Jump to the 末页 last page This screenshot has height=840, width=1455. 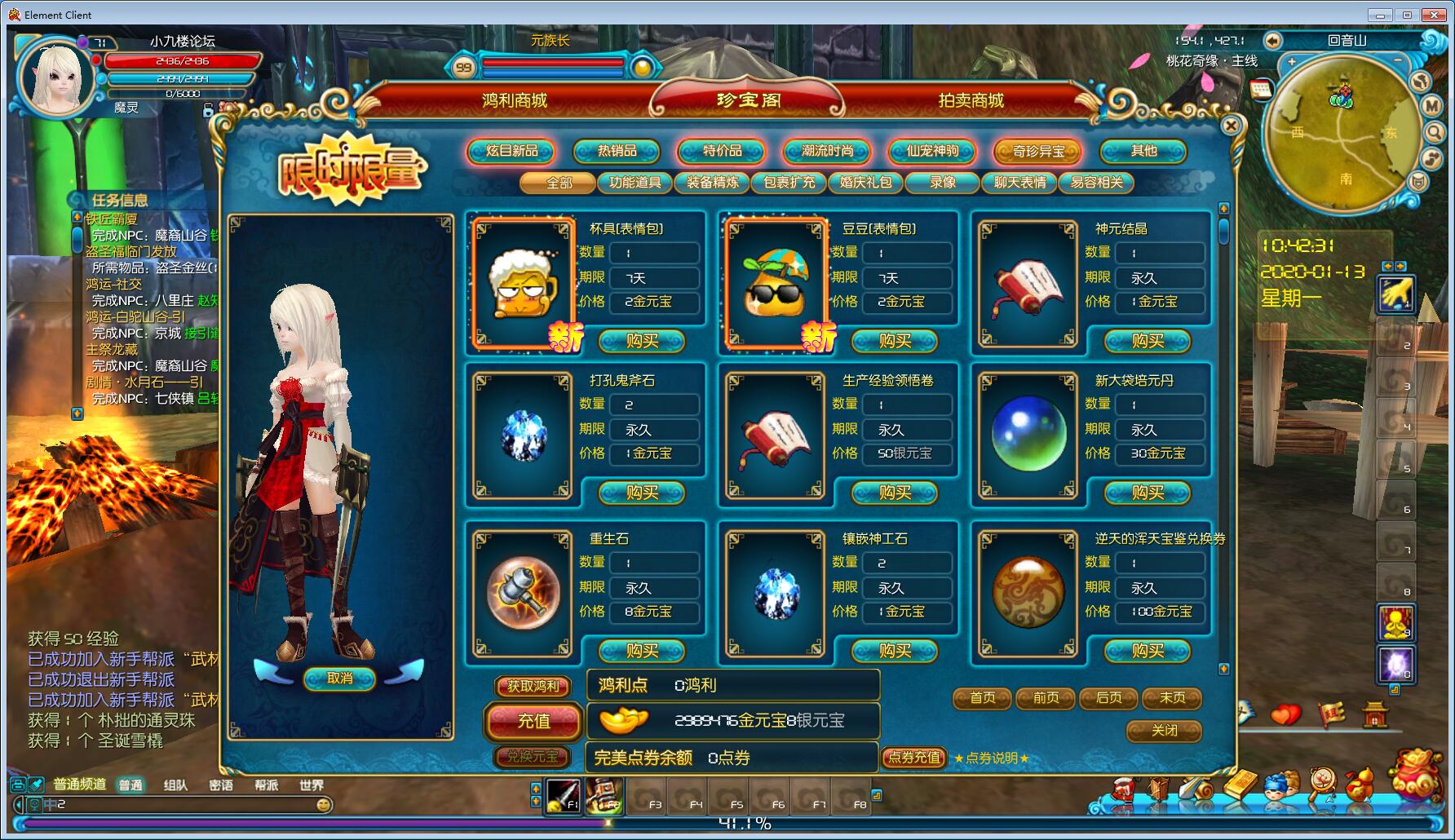click(1172, 698)
